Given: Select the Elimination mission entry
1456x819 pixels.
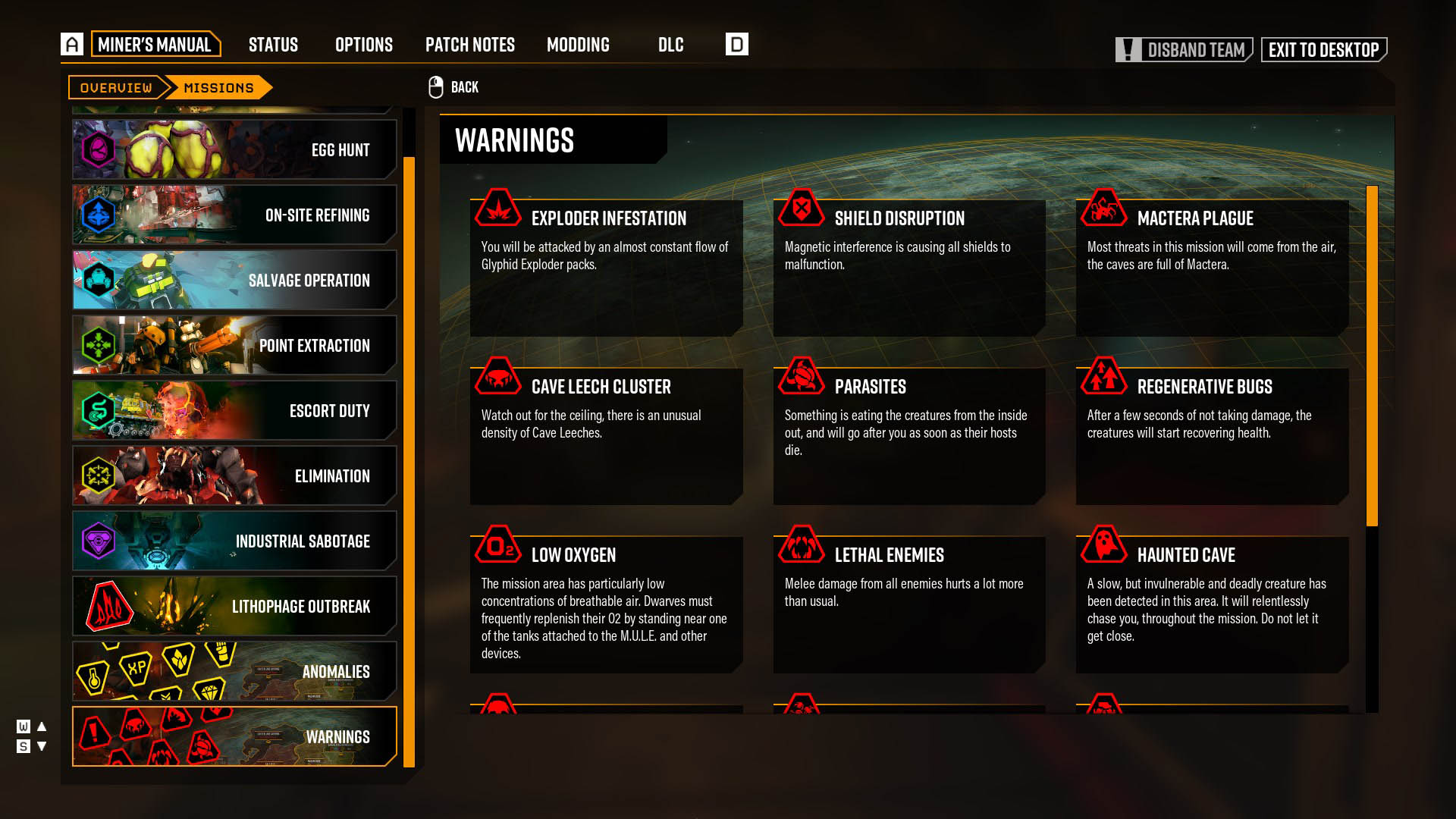Looking at the screenshot, I should (234, 475).
